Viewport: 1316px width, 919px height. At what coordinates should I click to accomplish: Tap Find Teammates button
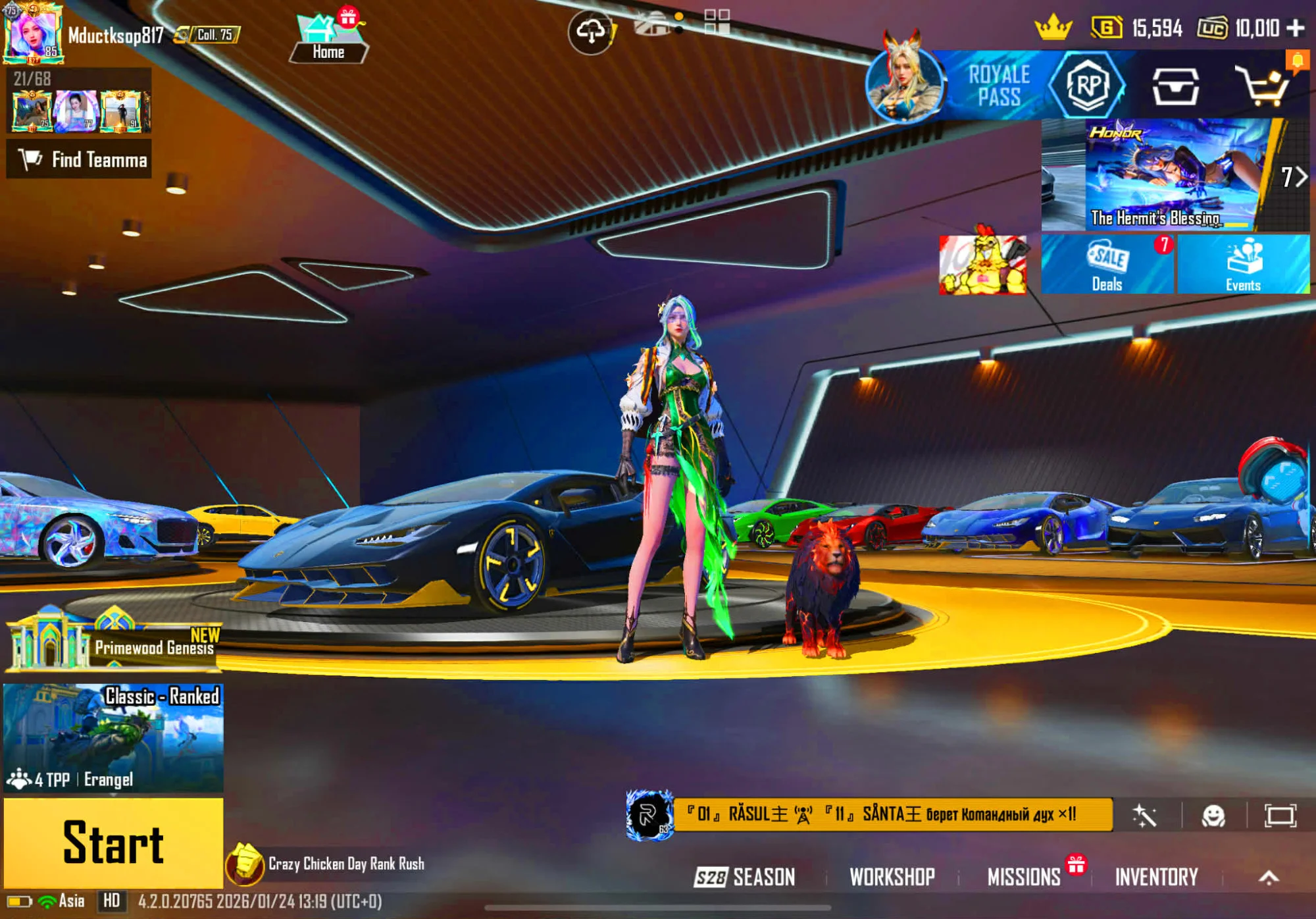click(x=79, y=159)
